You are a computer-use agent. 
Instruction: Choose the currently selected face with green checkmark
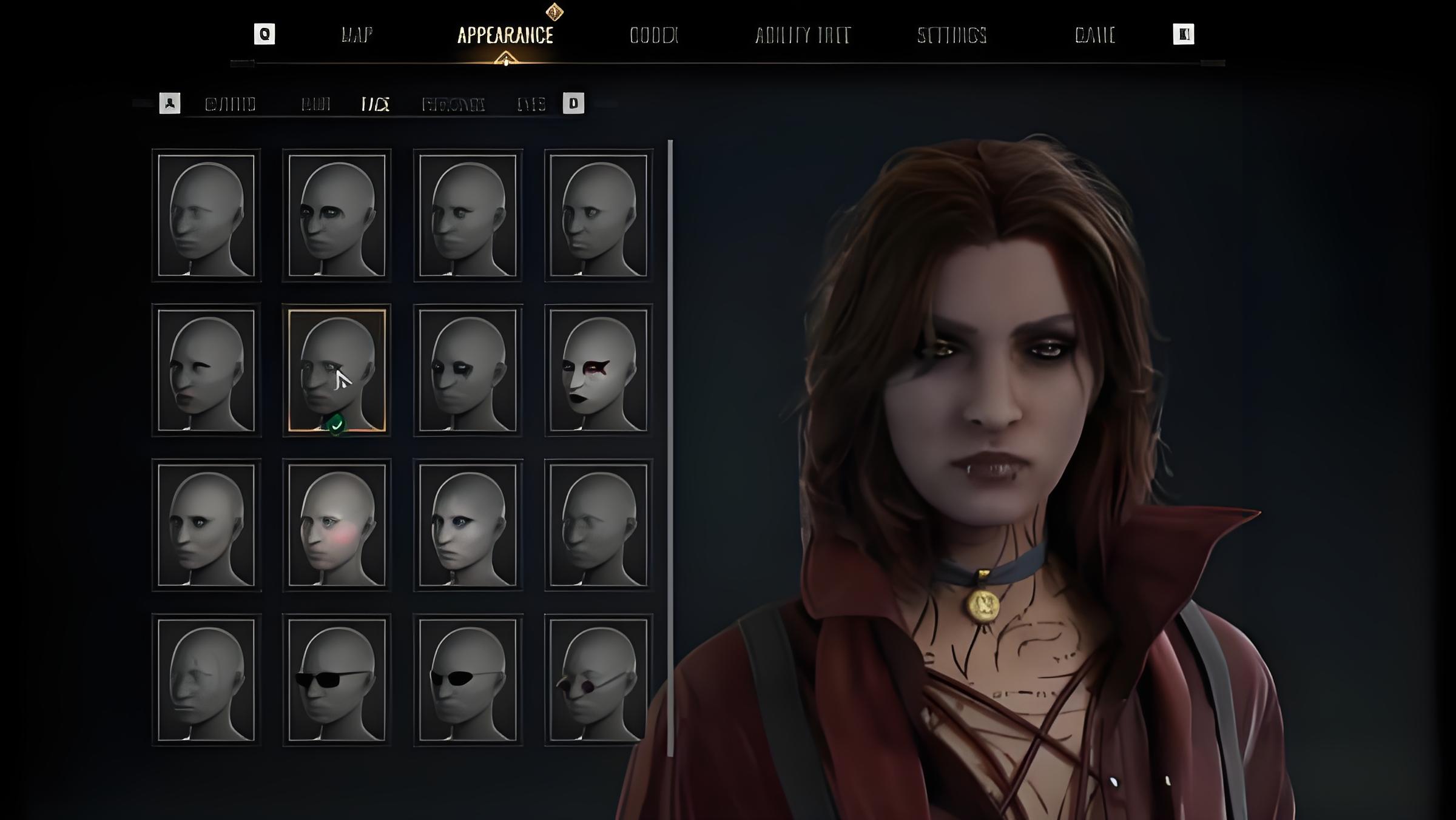tap(337, 370)
